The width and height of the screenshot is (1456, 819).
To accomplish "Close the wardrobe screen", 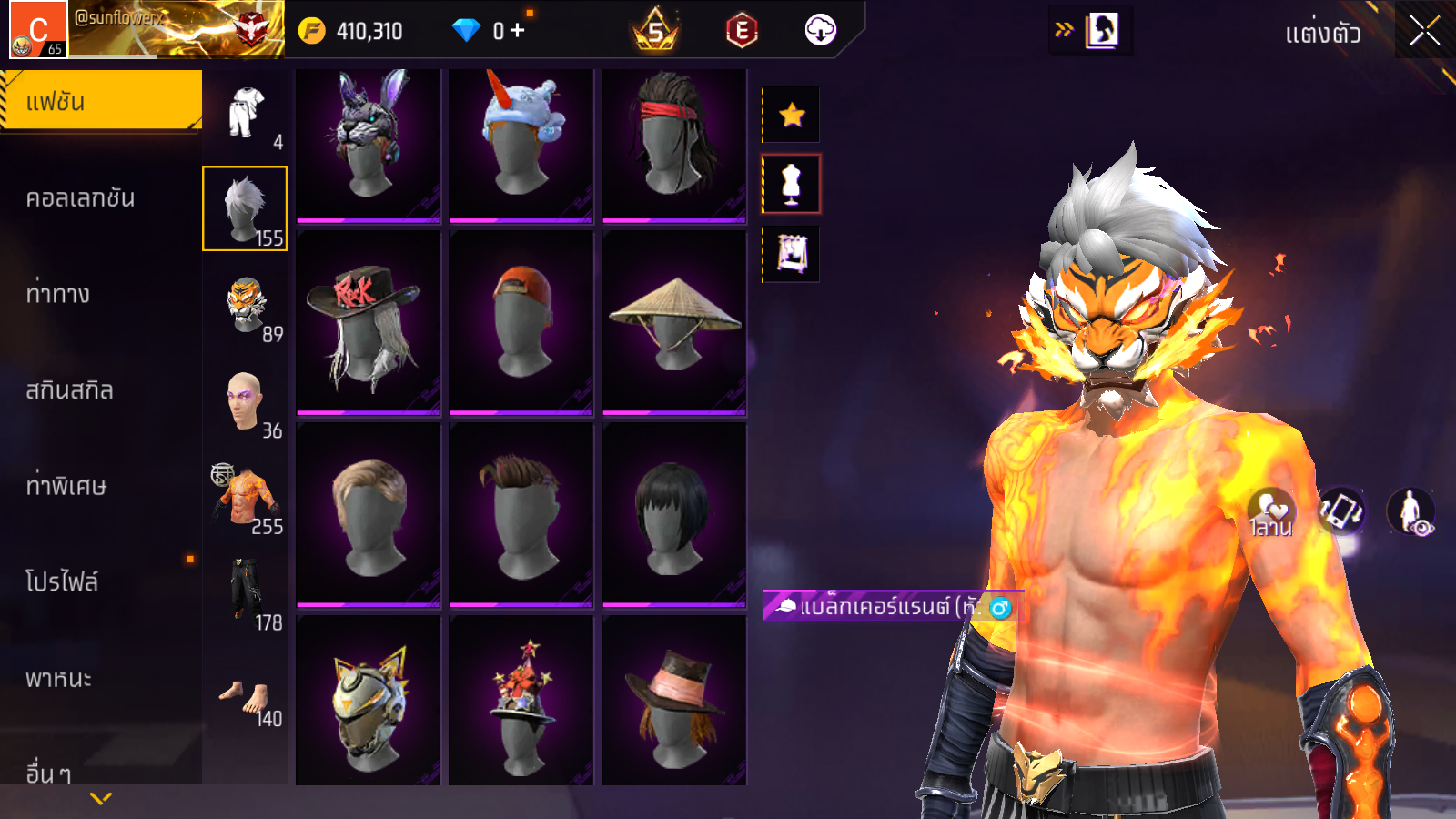I will click(x=1424, y=31).
